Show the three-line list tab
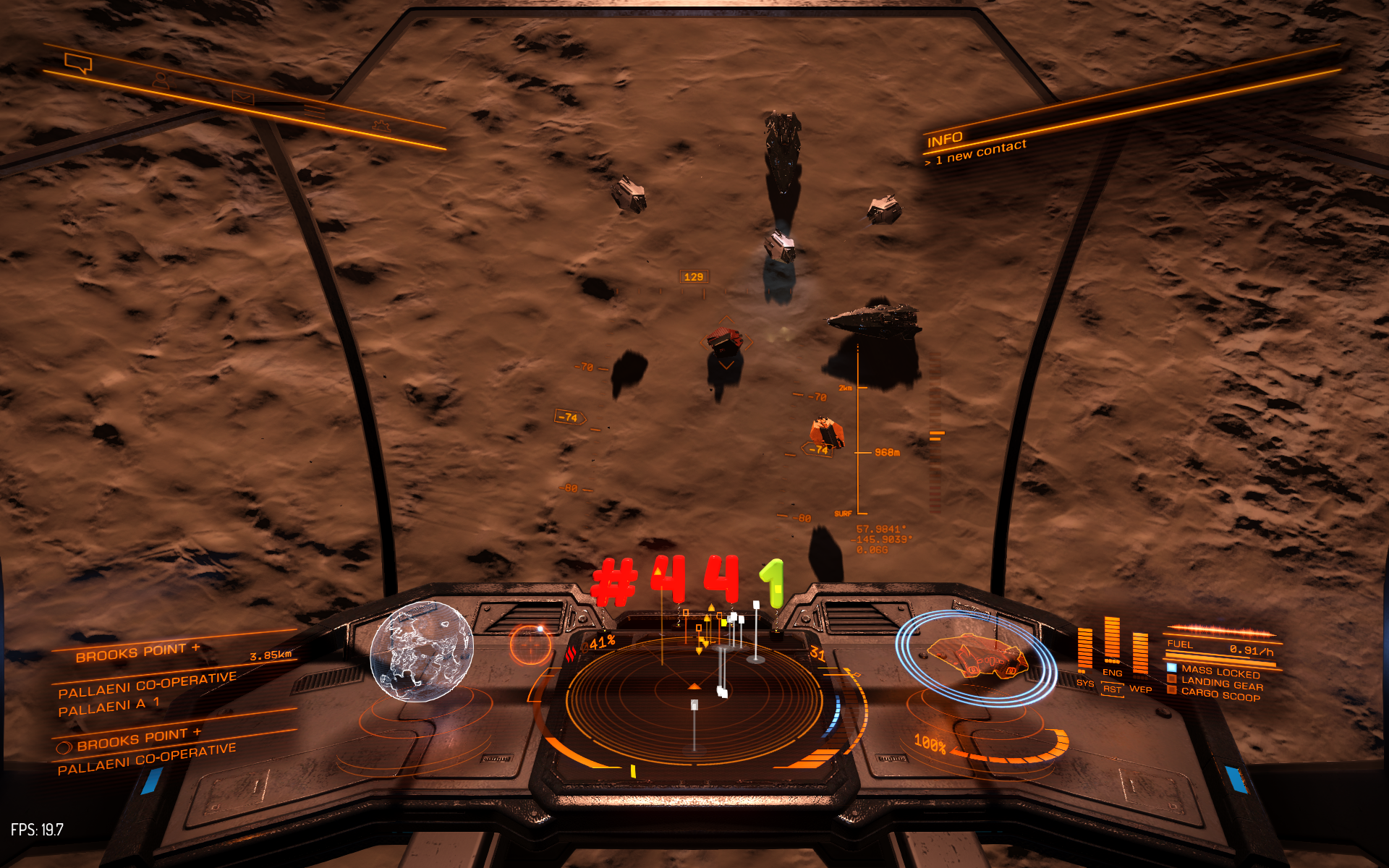 (x=314, y=111)
